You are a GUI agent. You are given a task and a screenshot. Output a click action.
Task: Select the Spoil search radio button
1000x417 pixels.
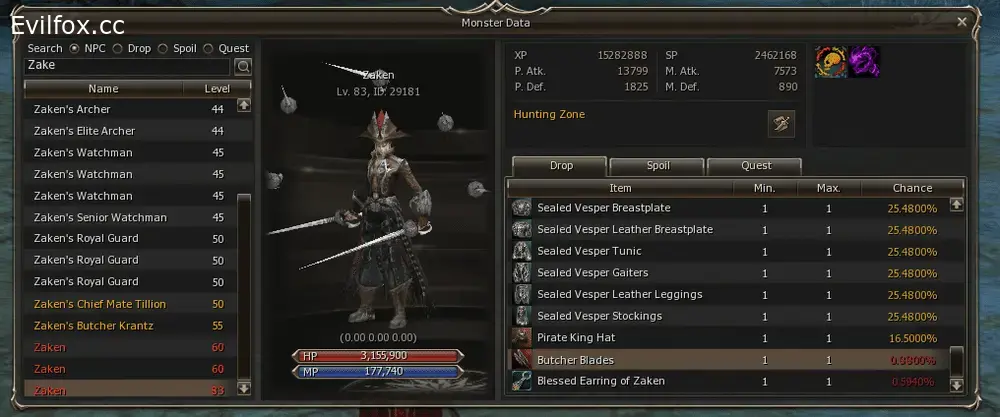pyautogui.click(x=164, y=48)
